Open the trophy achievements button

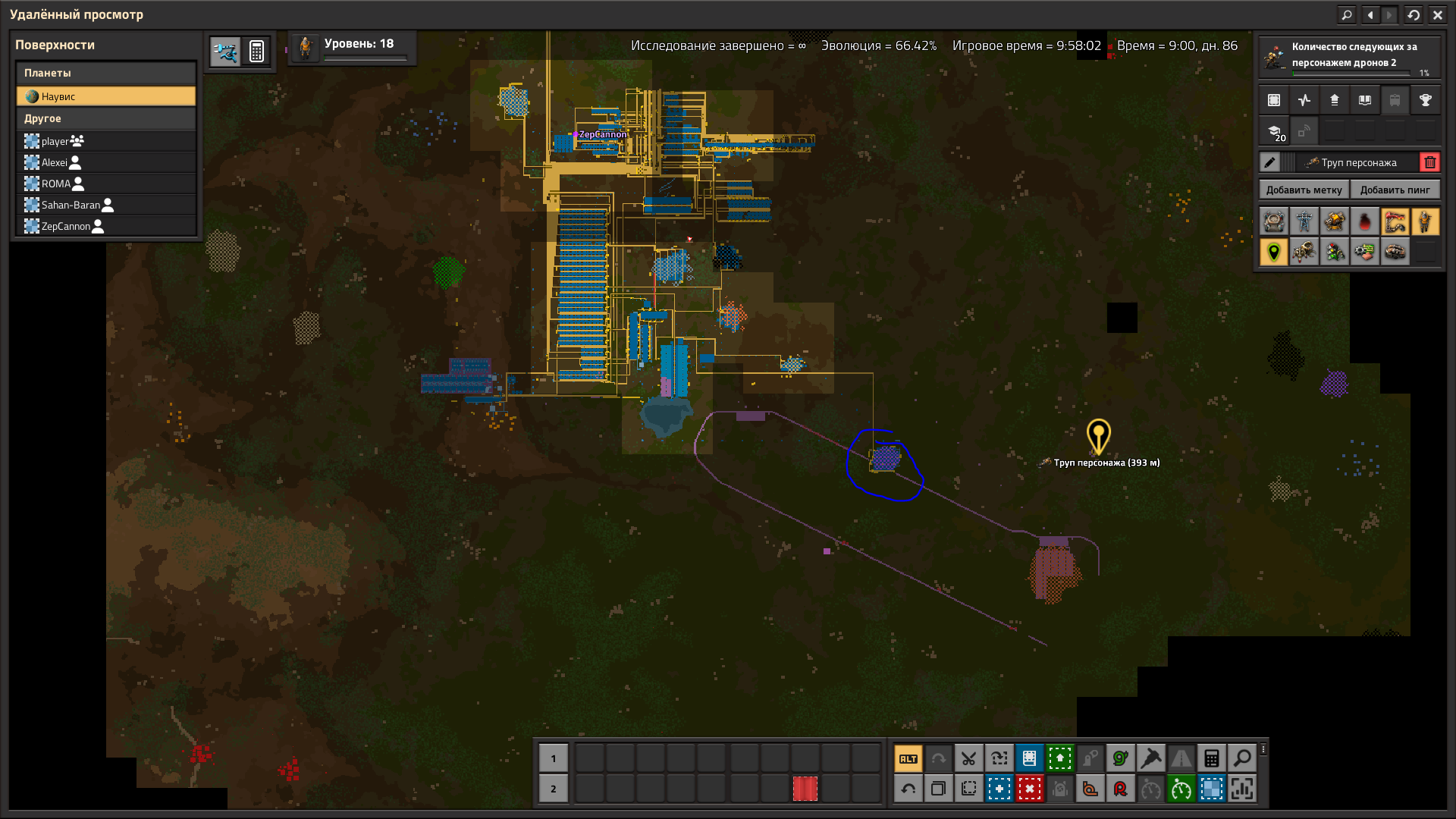click(1425, 100)
